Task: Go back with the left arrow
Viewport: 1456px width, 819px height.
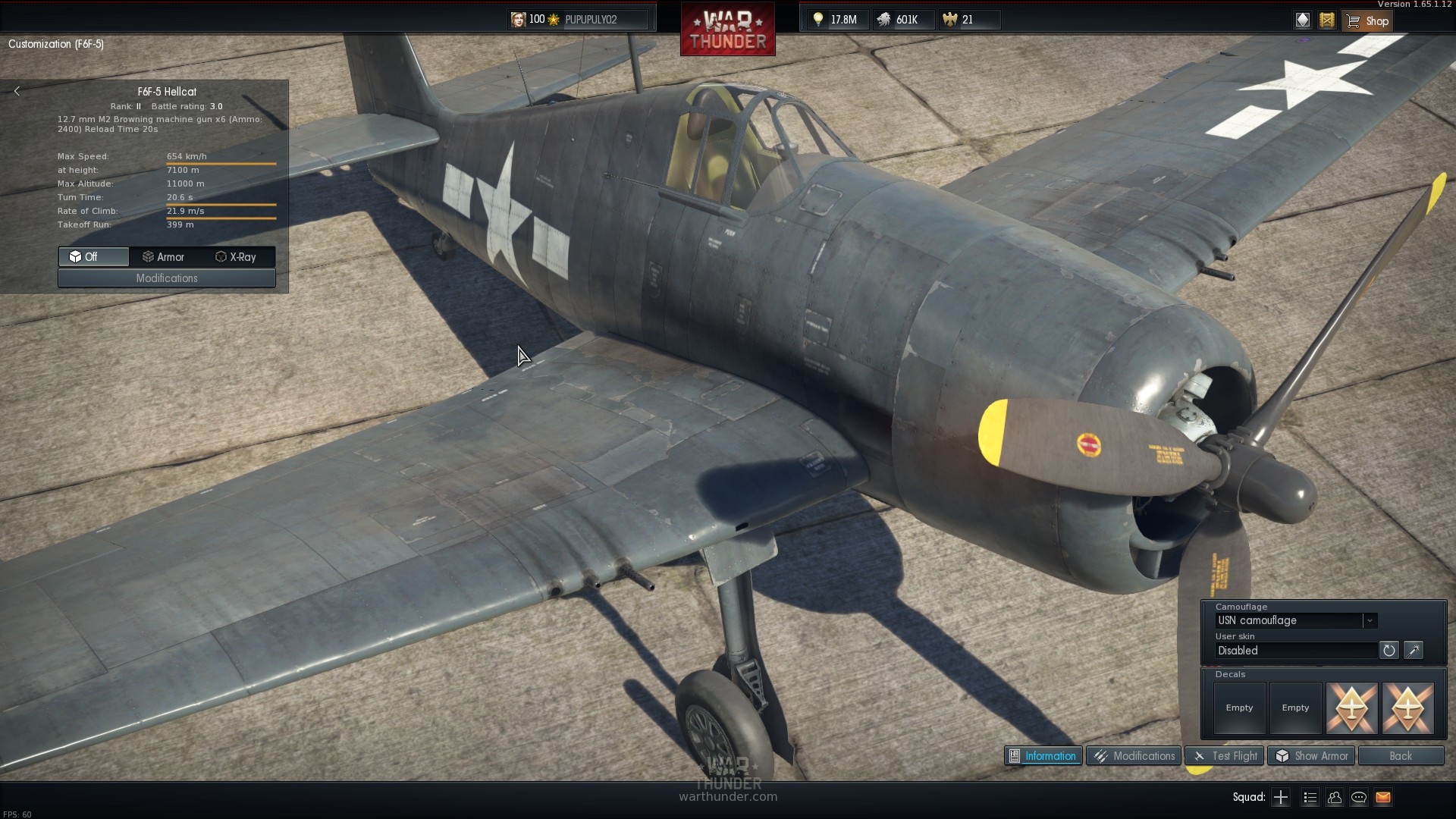Action: [x=17, y=91]
